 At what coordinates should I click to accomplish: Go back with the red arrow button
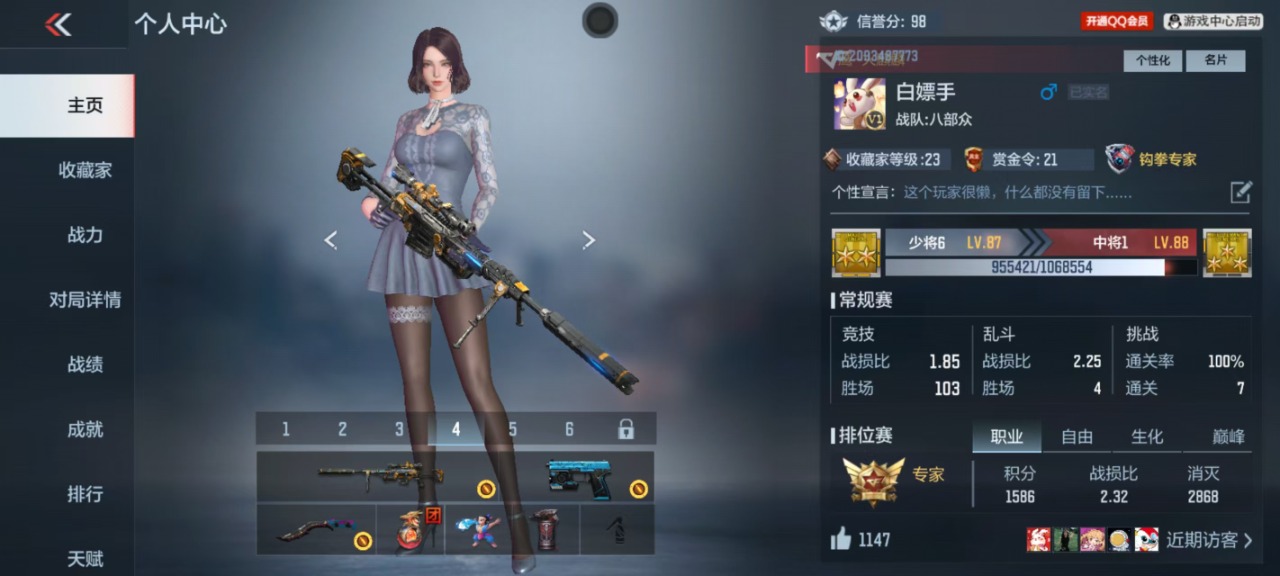click(x=58, y=25)
